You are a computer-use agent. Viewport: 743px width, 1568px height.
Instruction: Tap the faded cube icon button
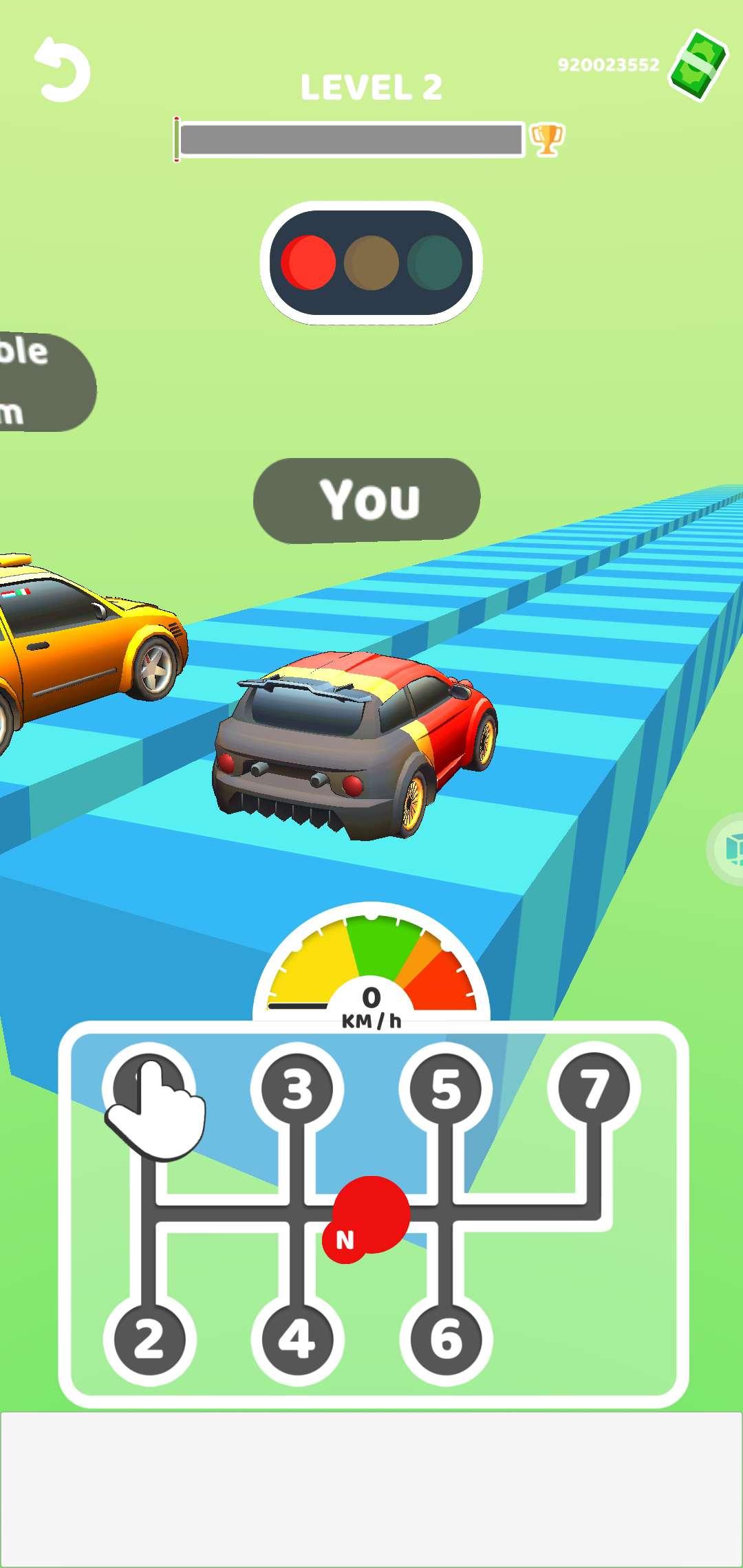(x=729, y=849)
